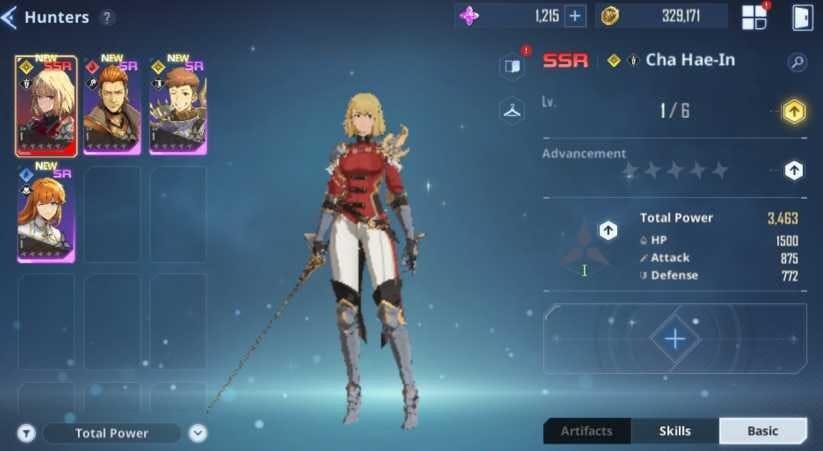Add more purple essence with plus button

point(575,16)
